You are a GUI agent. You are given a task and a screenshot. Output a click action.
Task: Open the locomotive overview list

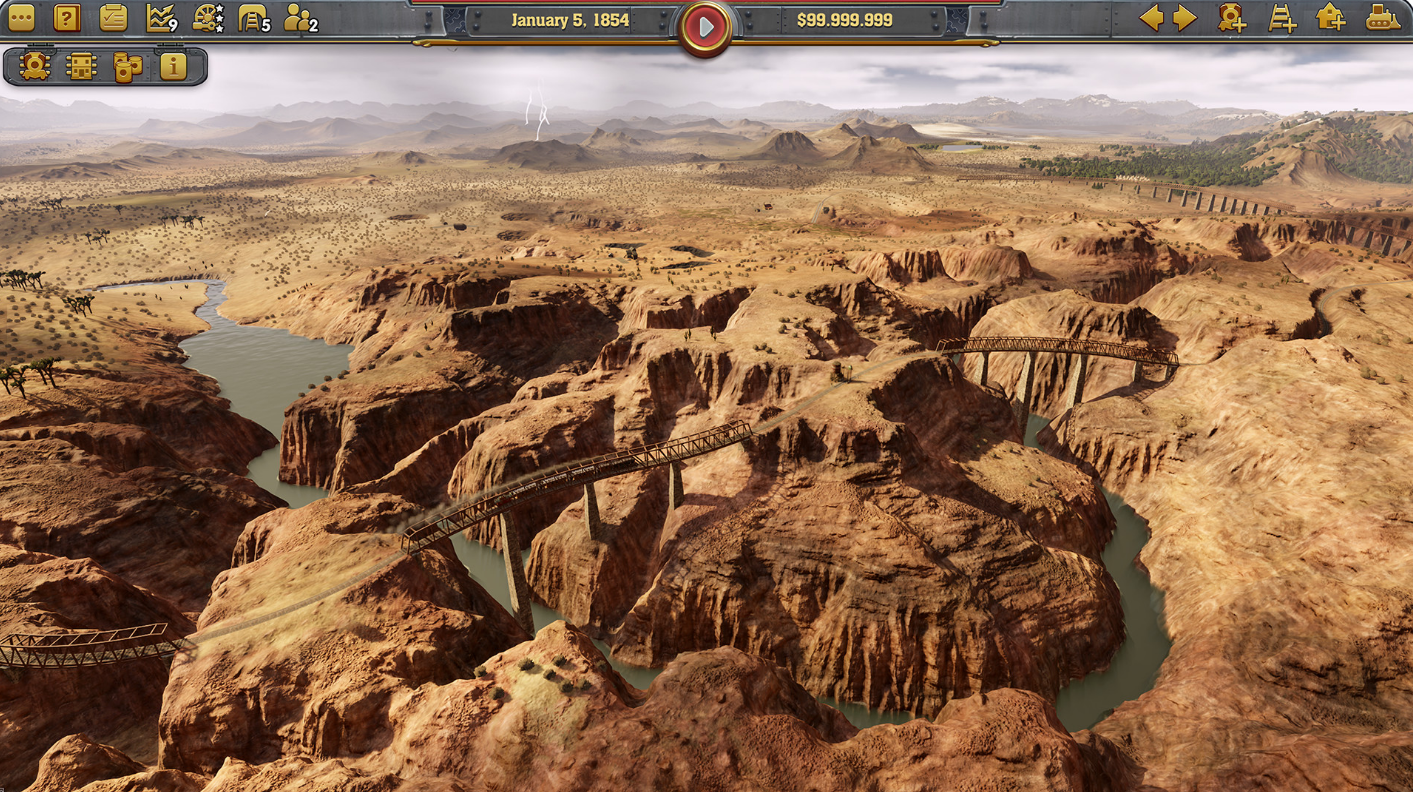pos(35,67)
